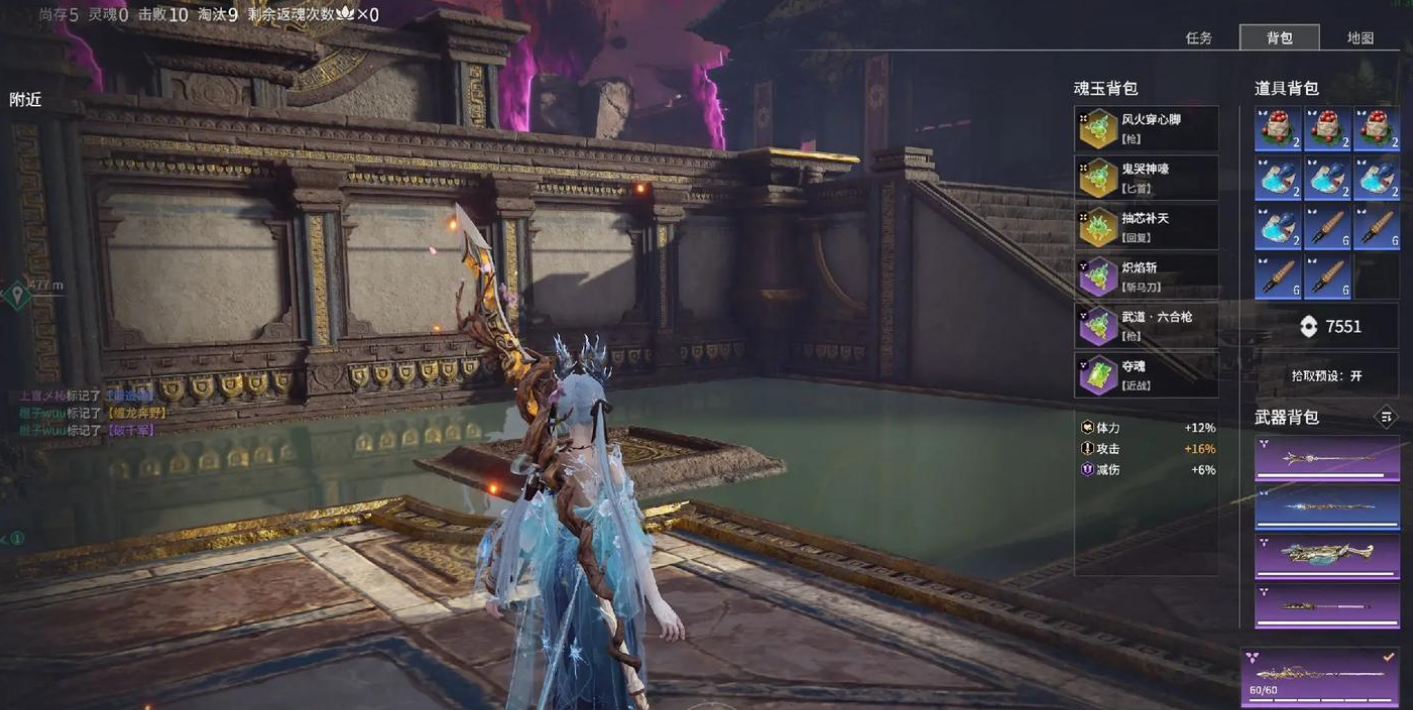Toggle the 拾取预设 pickup preset

1326,376
